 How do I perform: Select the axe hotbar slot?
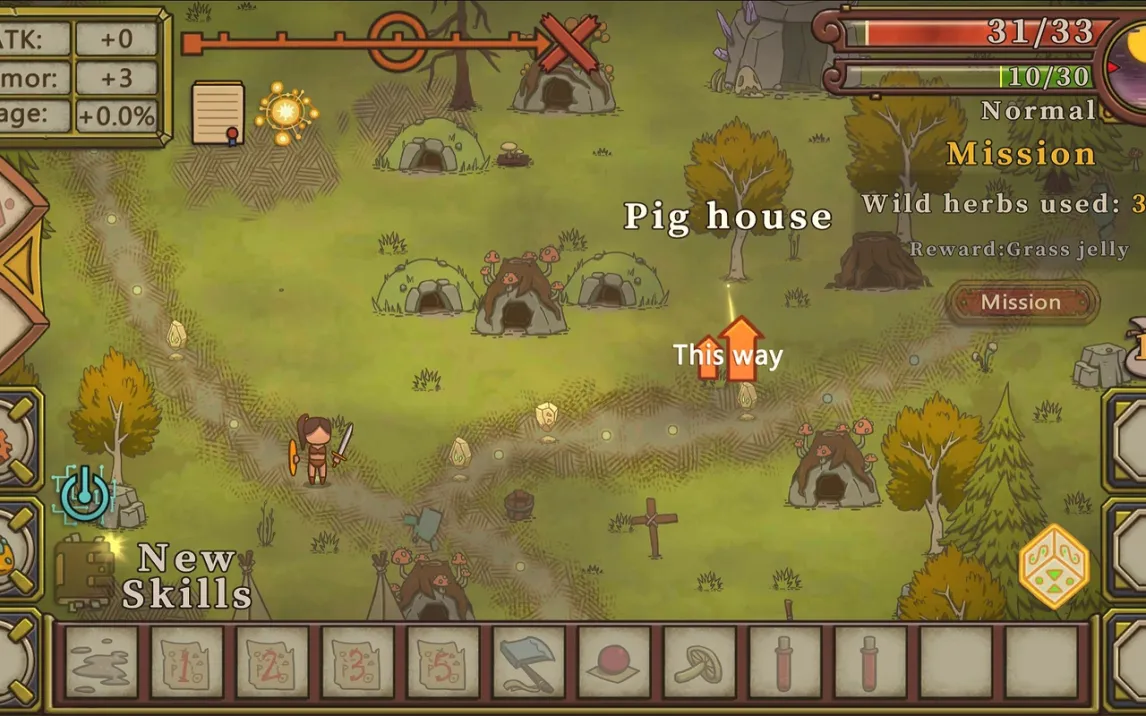coord(528,662)
